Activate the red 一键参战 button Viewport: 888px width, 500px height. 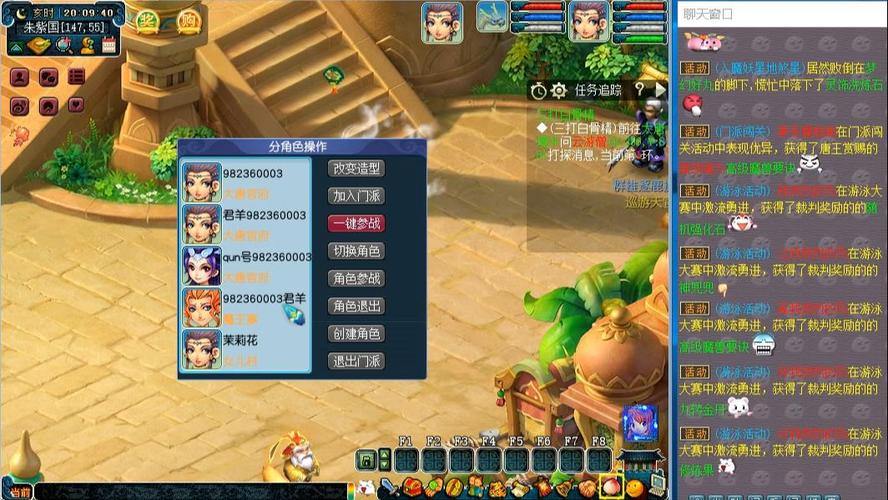pos(357,224)
